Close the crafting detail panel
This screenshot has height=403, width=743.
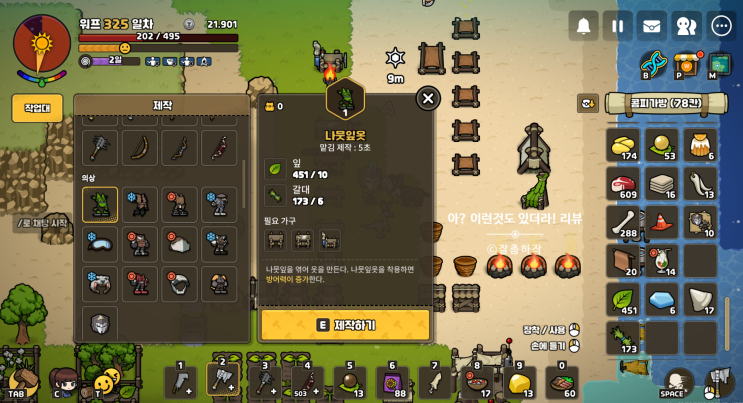(428, 98)
